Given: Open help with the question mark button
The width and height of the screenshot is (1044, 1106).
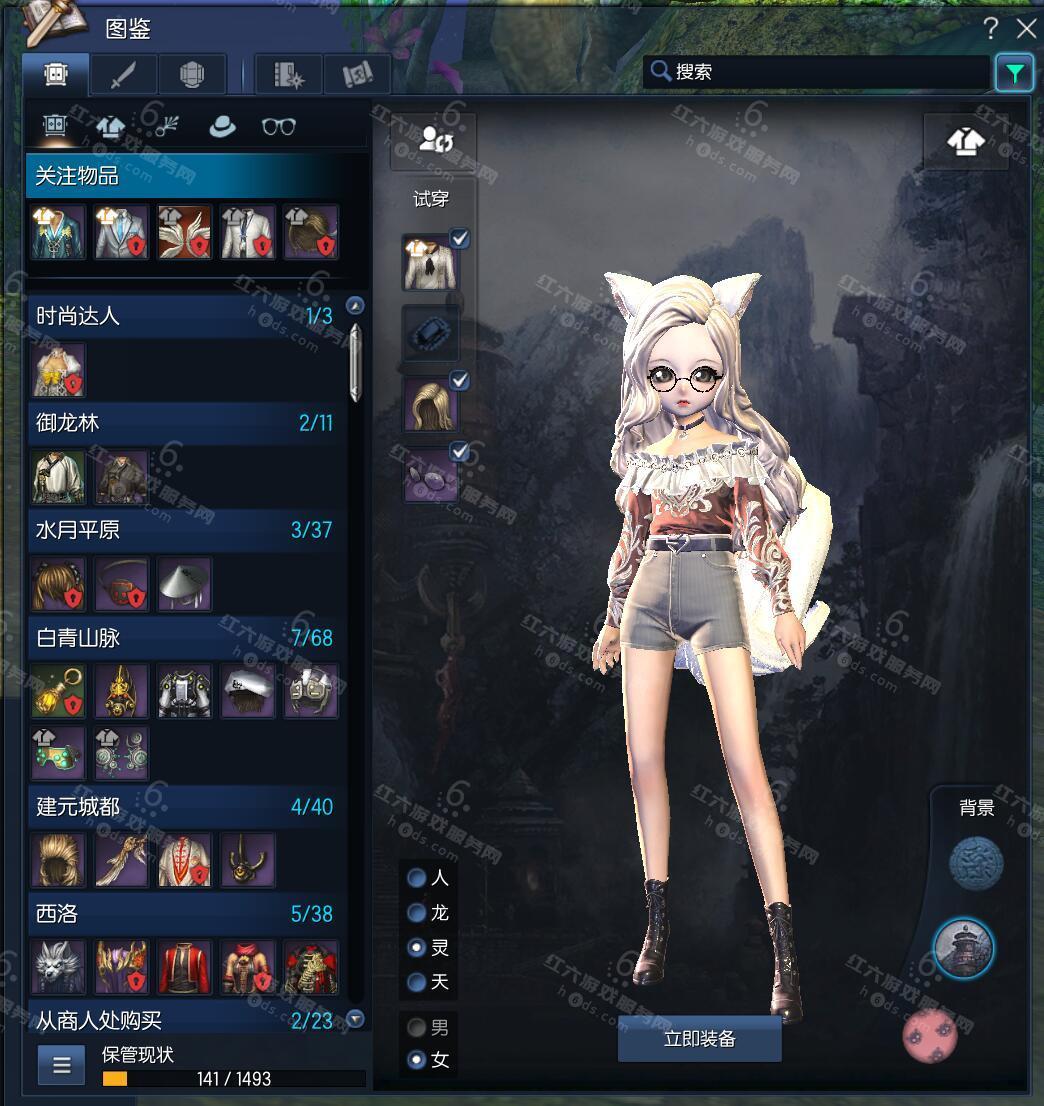Looking at the screenshot, I should pos(991,28).
